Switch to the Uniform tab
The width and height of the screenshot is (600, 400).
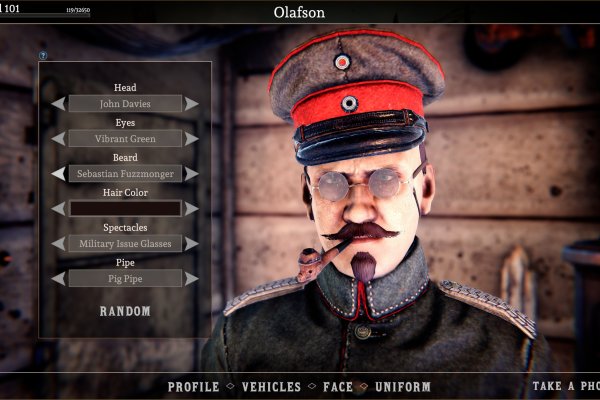click(x=402, y=387)
